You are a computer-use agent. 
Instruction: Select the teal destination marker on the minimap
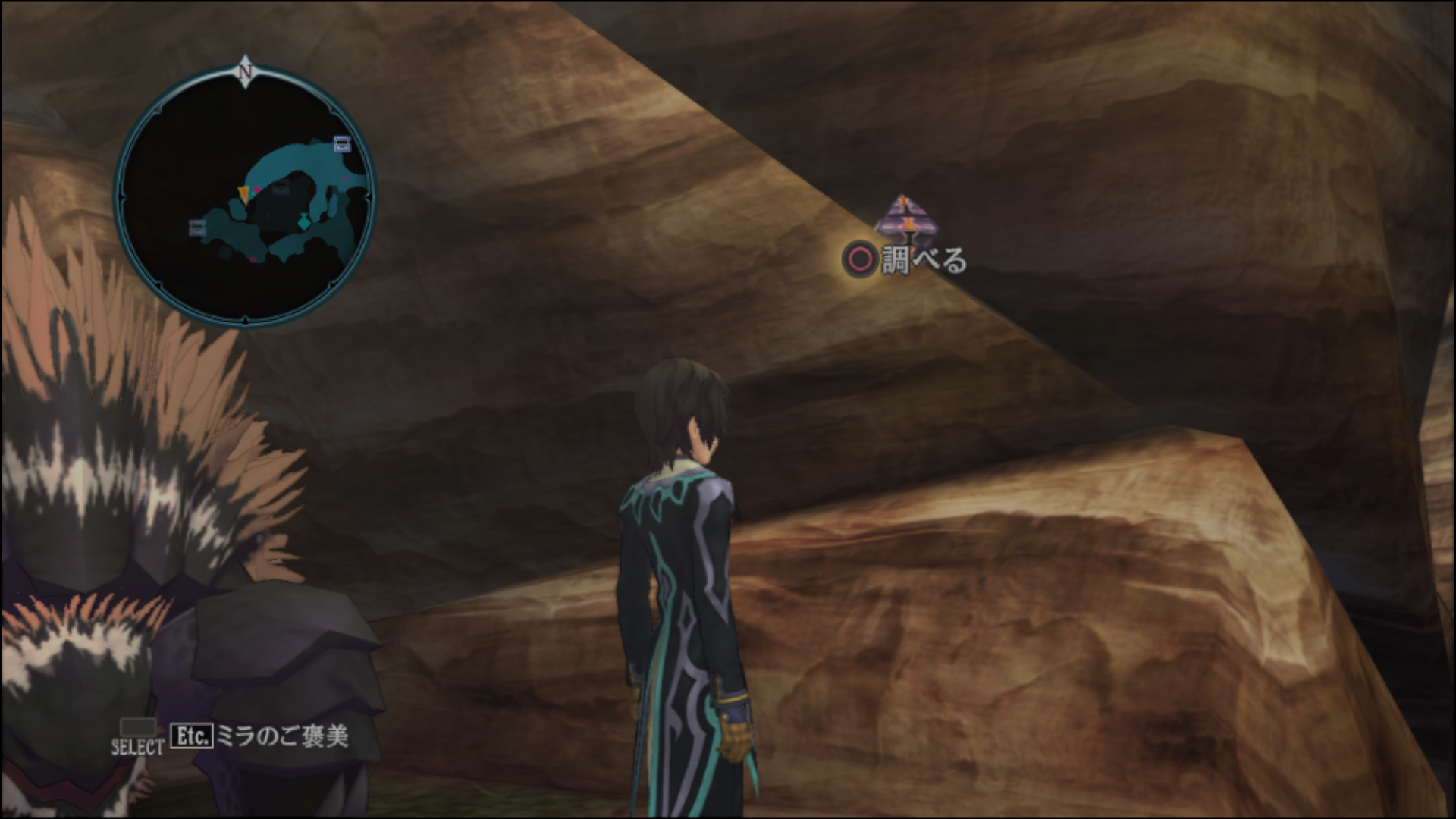click(304, 223)
